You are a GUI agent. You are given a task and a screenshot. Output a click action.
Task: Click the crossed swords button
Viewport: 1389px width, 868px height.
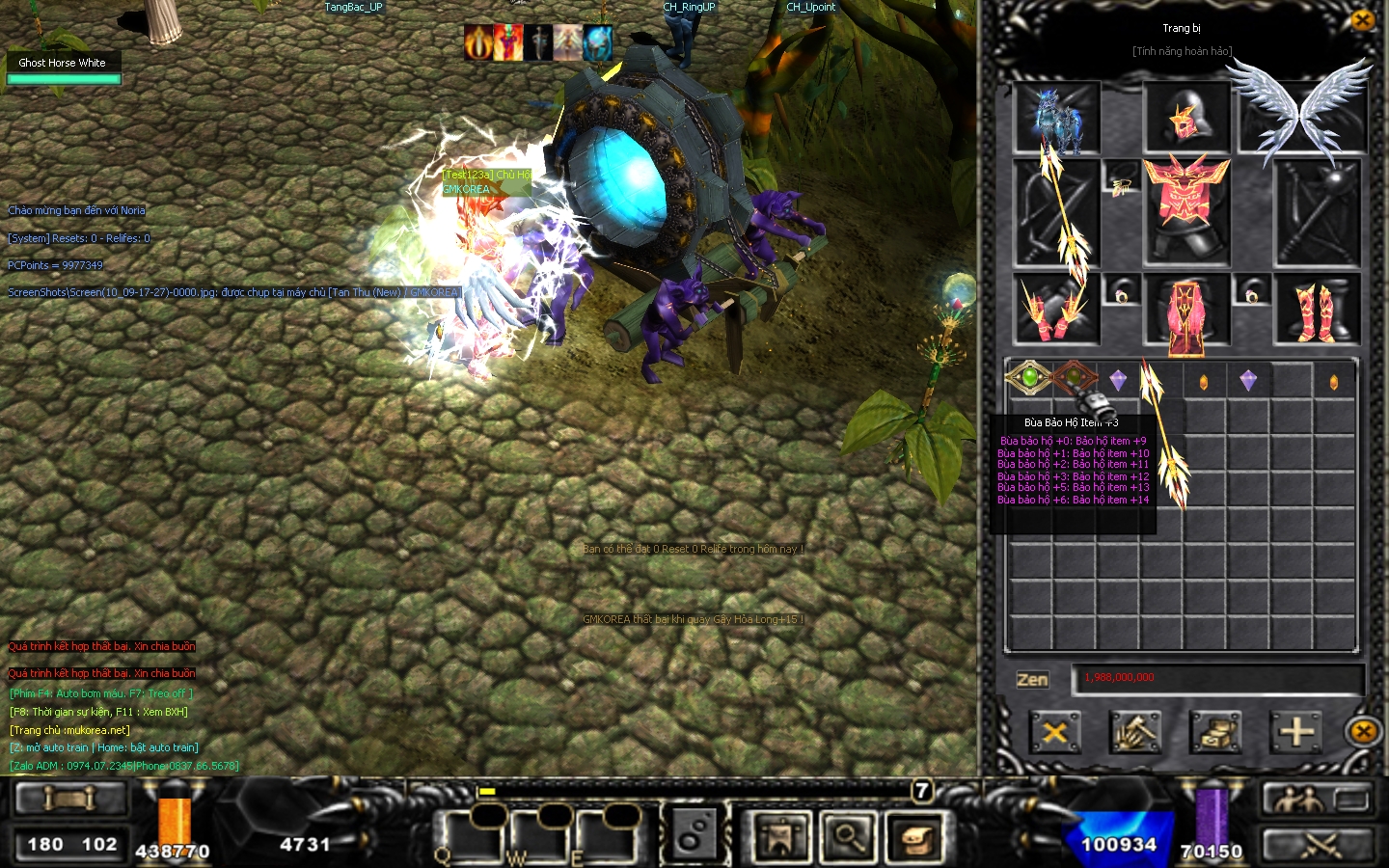[1316, 845]
